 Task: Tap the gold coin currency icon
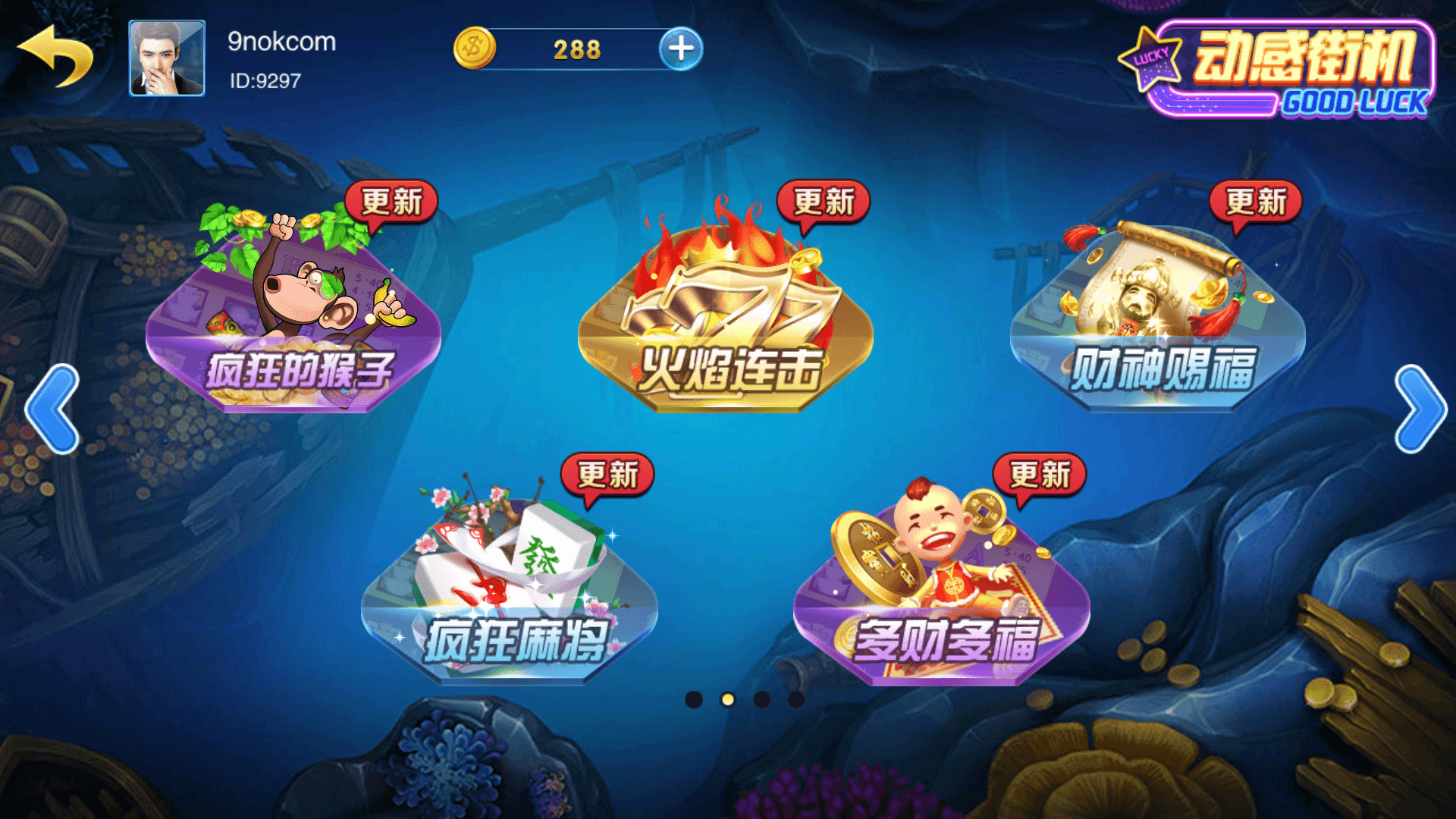(474, 48)
